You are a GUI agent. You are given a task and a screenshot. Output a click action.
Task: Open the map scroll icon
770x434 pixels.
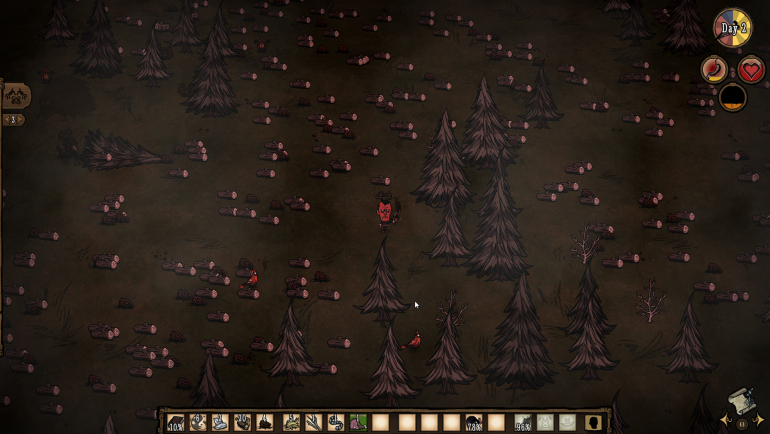click(739, 401)
